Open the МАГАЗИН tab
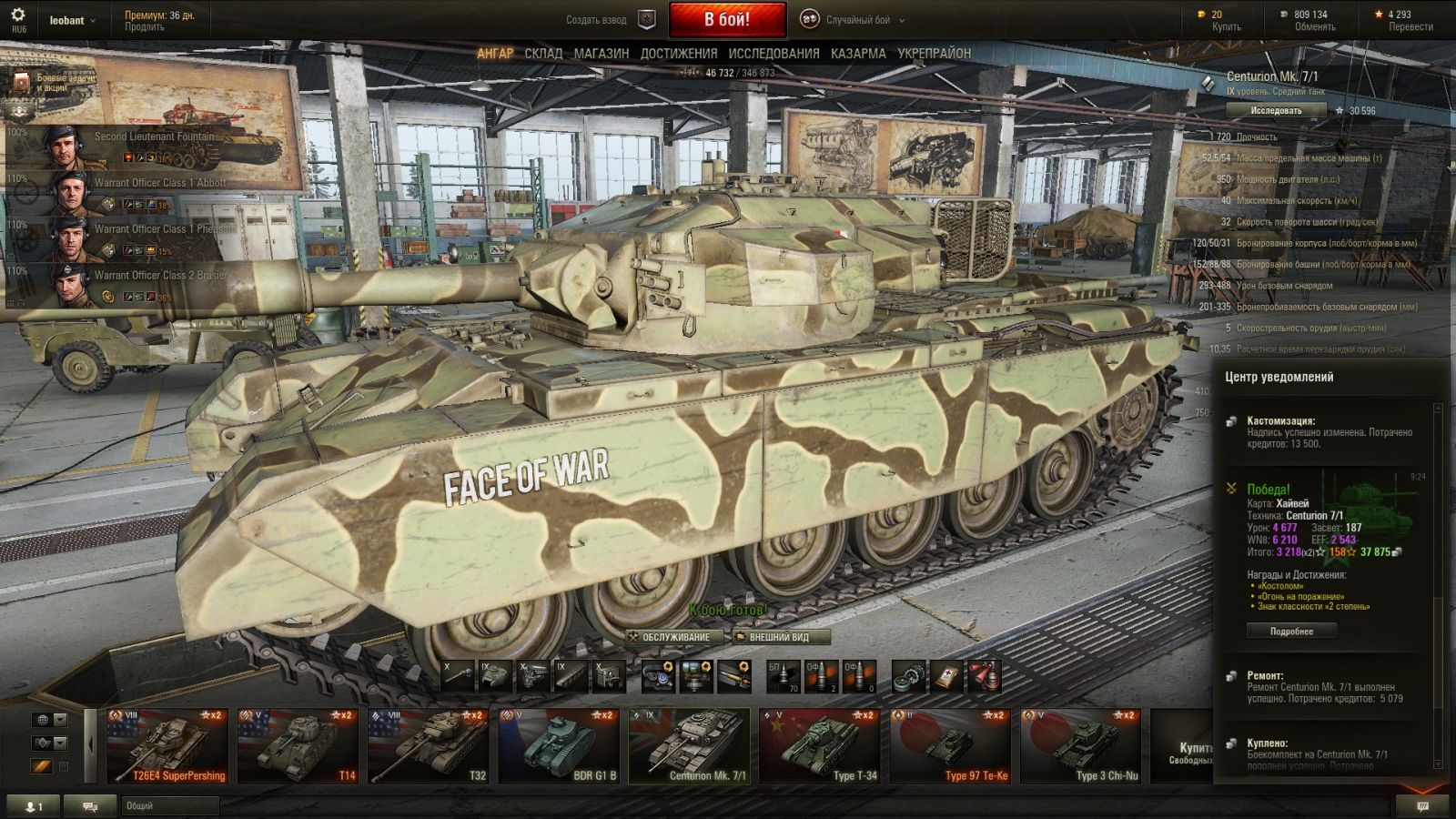Image resolution: width=1456 pixels, height=819 pixels. click(601, 54)
